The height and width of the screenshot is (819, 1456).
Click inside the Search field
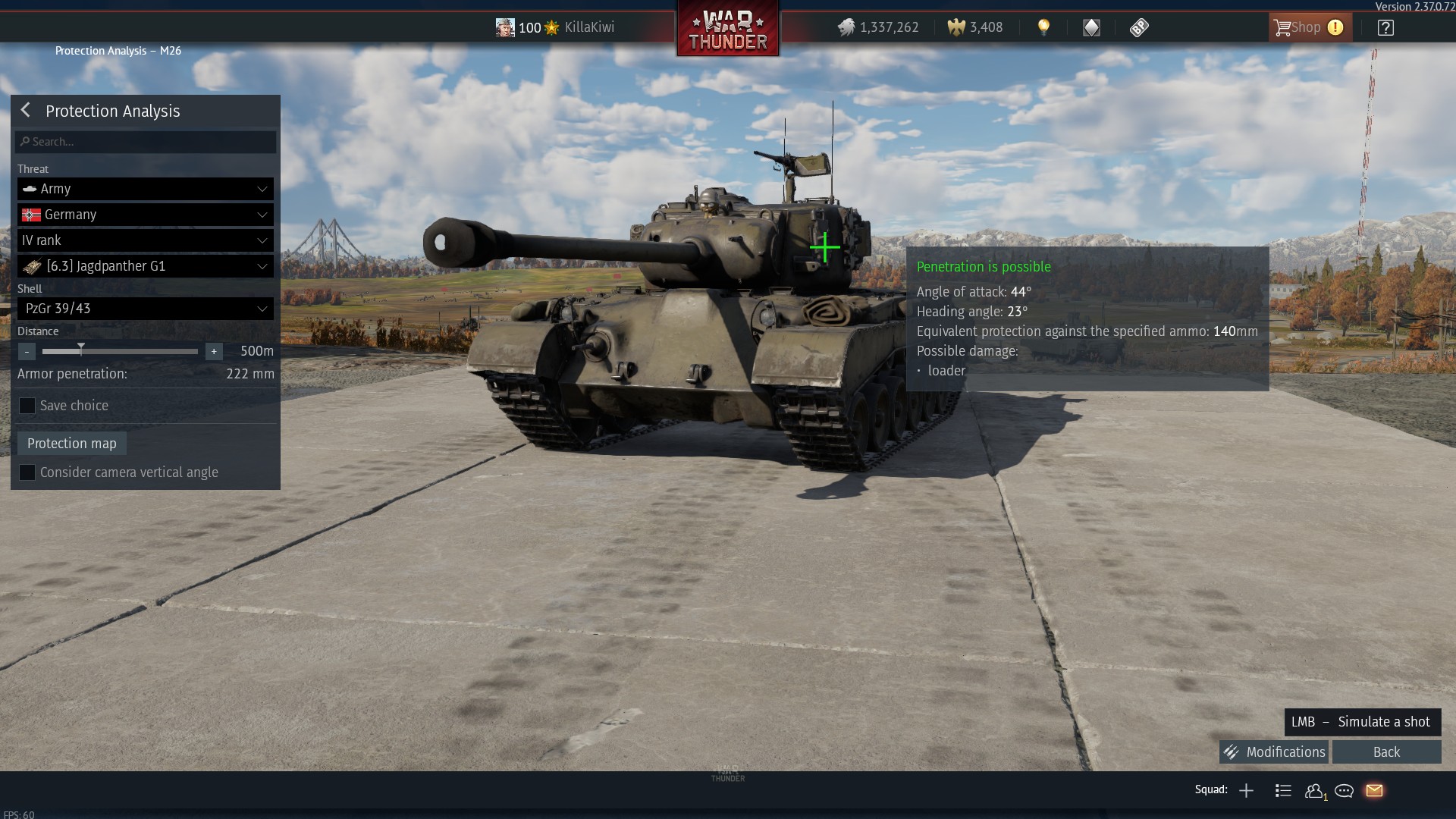145,141
